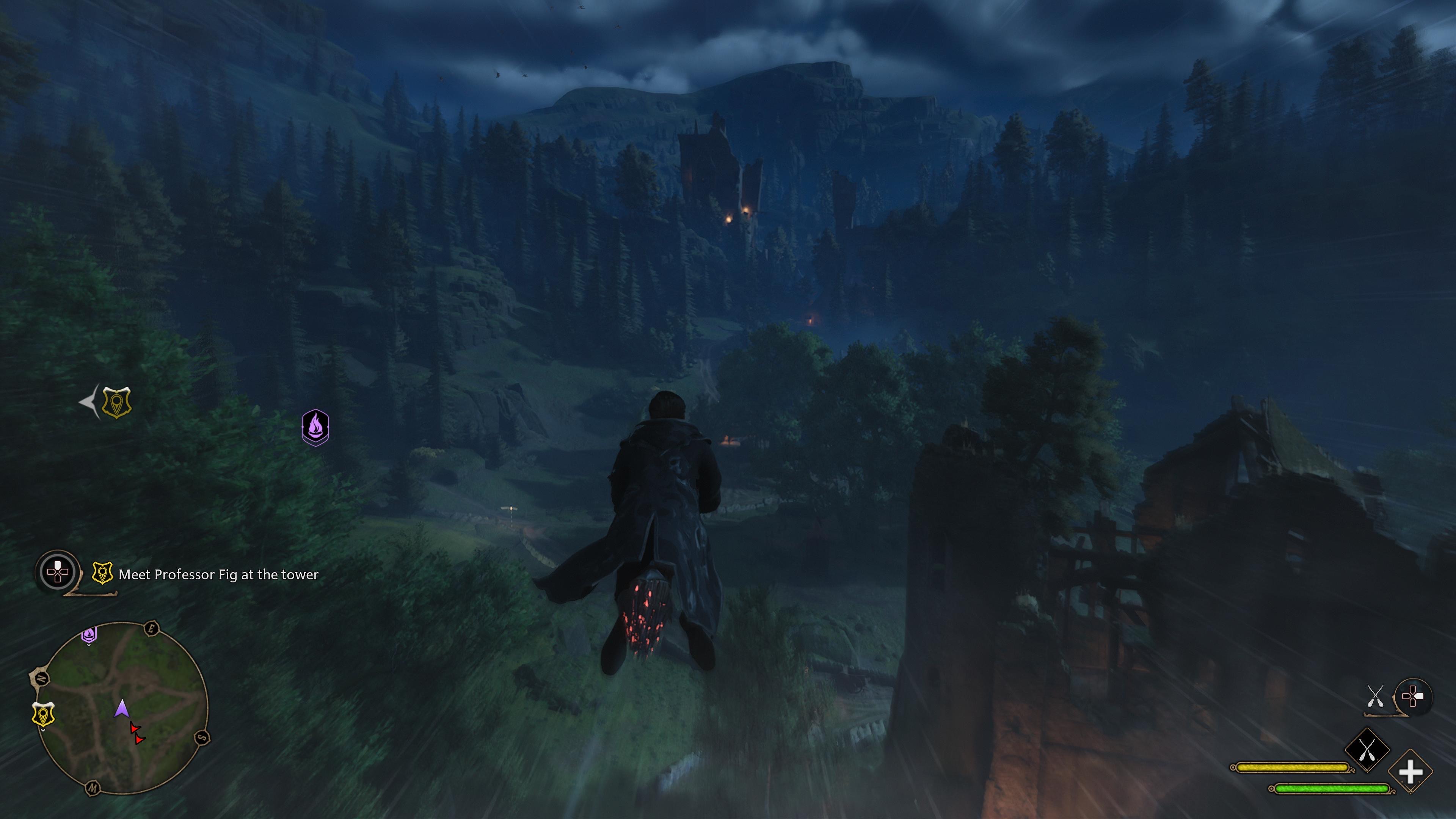Select the purple Floo Flame marker on the minimap rim
This screenshot has width=1456, height=819.
pyautogui.click(x=89, y=634)
